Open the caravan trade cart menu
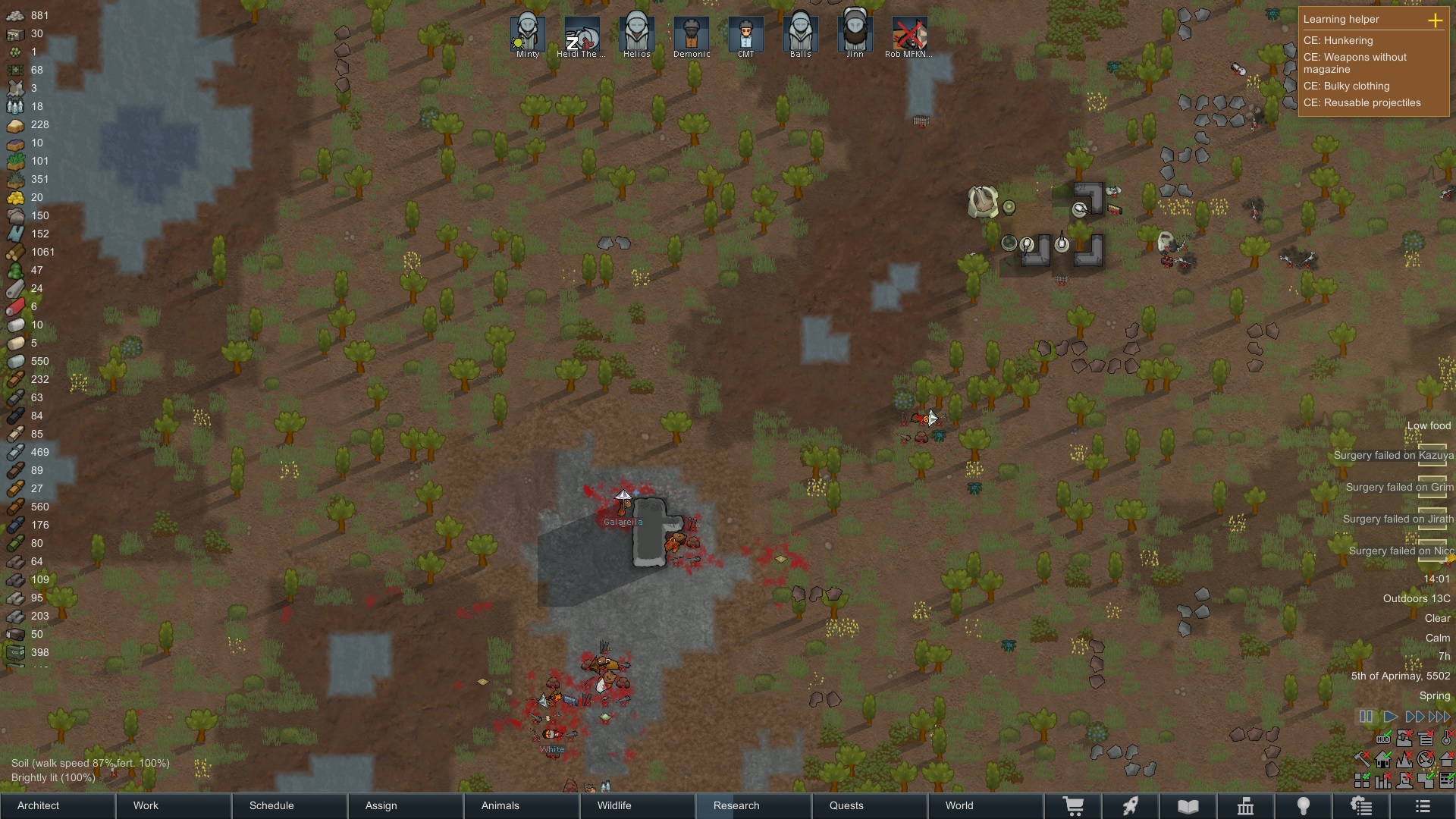Image resolution: width=1456 pixels, height=819 pixels. pos(1075,806)
